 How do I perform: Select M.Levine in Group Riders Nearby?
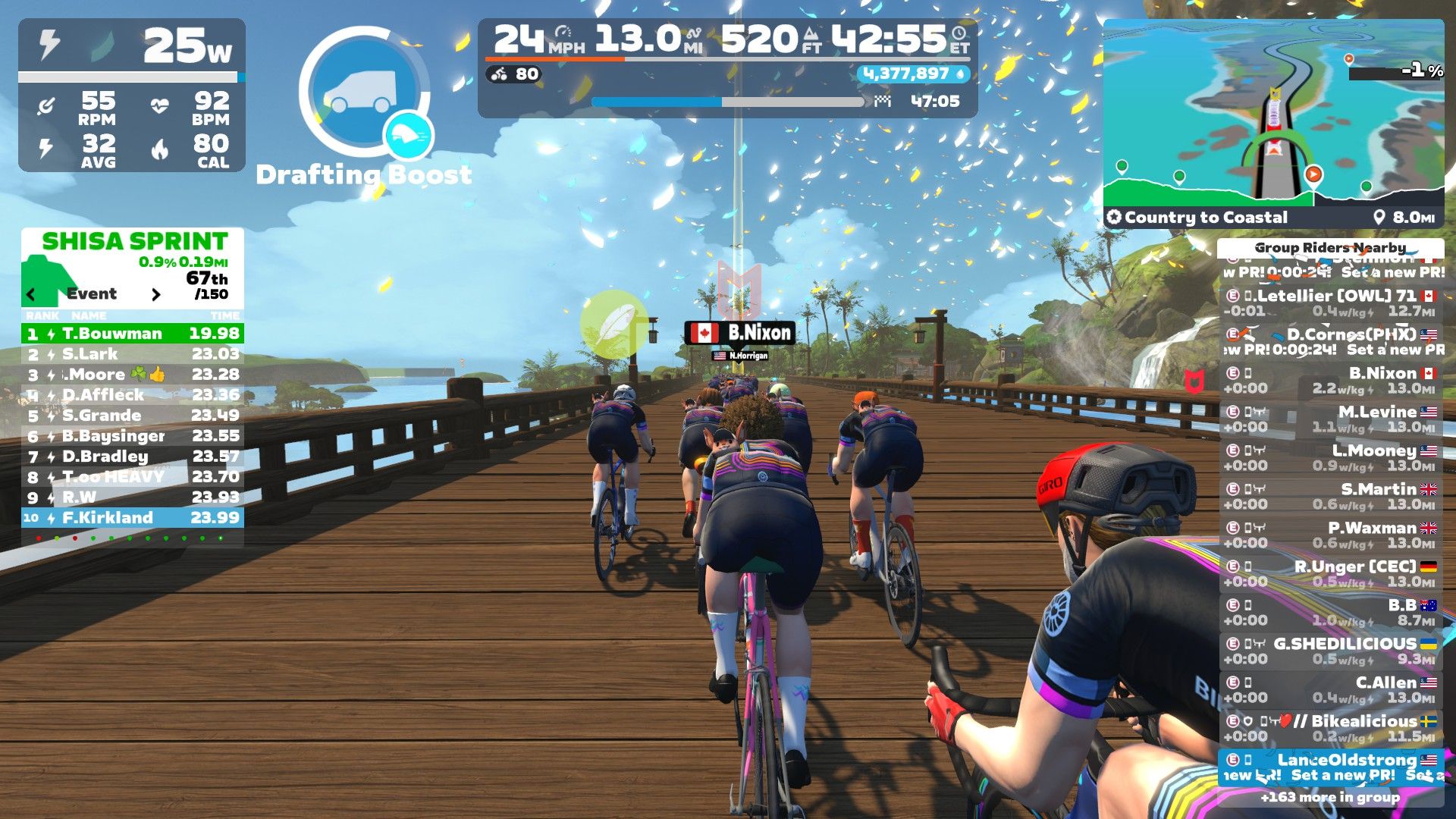[x=1331, y=419]
